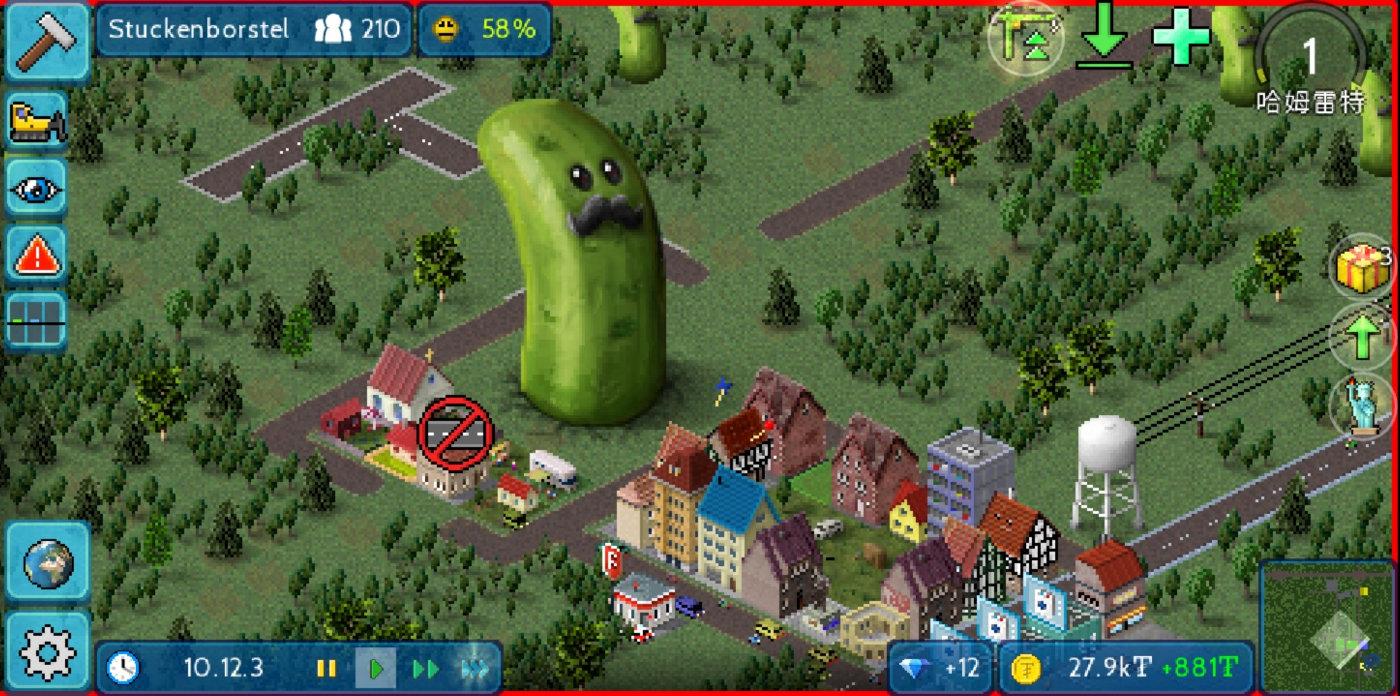1400x696 pixels.
Task: Open the gift box rewards
Action: pyautogui.click(x=1360, y=268)
